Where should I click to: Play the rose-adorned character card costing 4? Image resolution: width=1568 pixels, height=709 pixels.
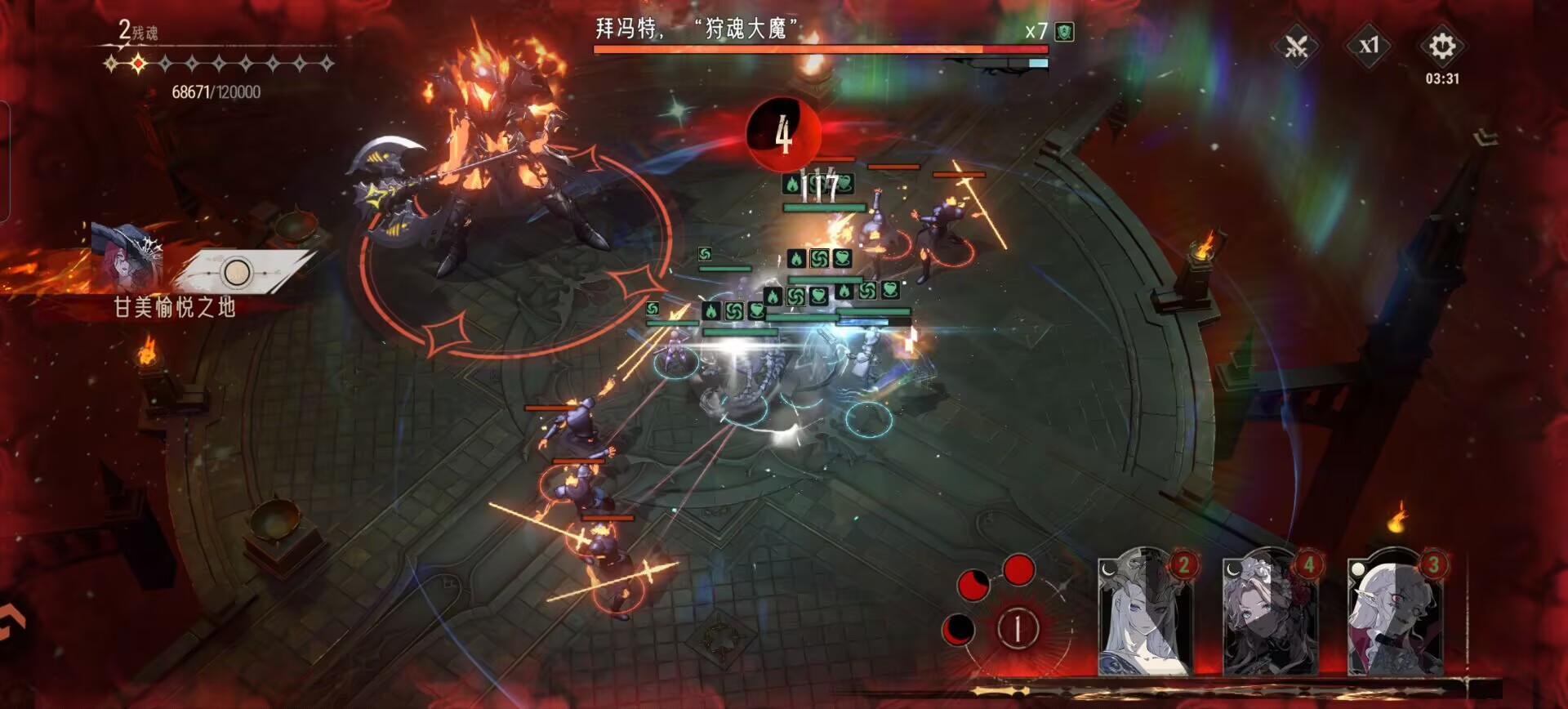(1270, 614)
